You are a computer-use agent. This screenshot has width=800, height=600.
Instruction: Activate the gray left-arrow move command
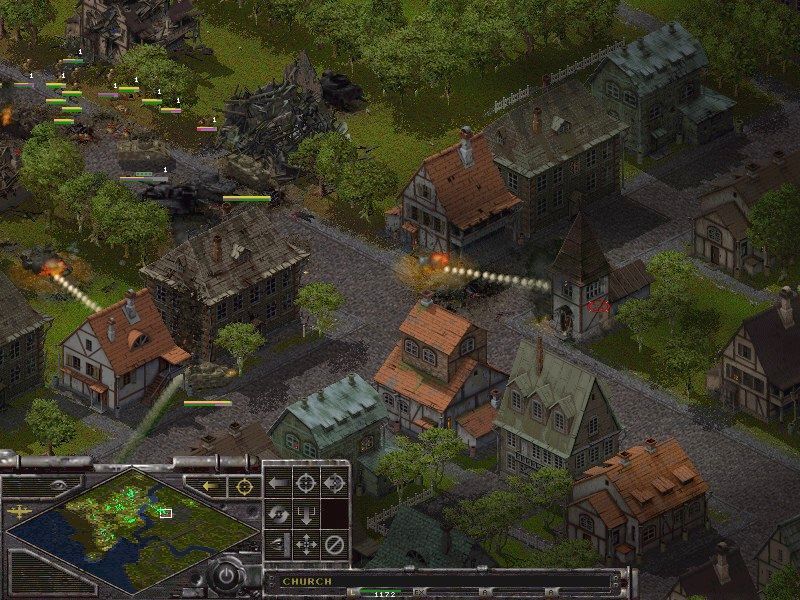pos(278,483)
